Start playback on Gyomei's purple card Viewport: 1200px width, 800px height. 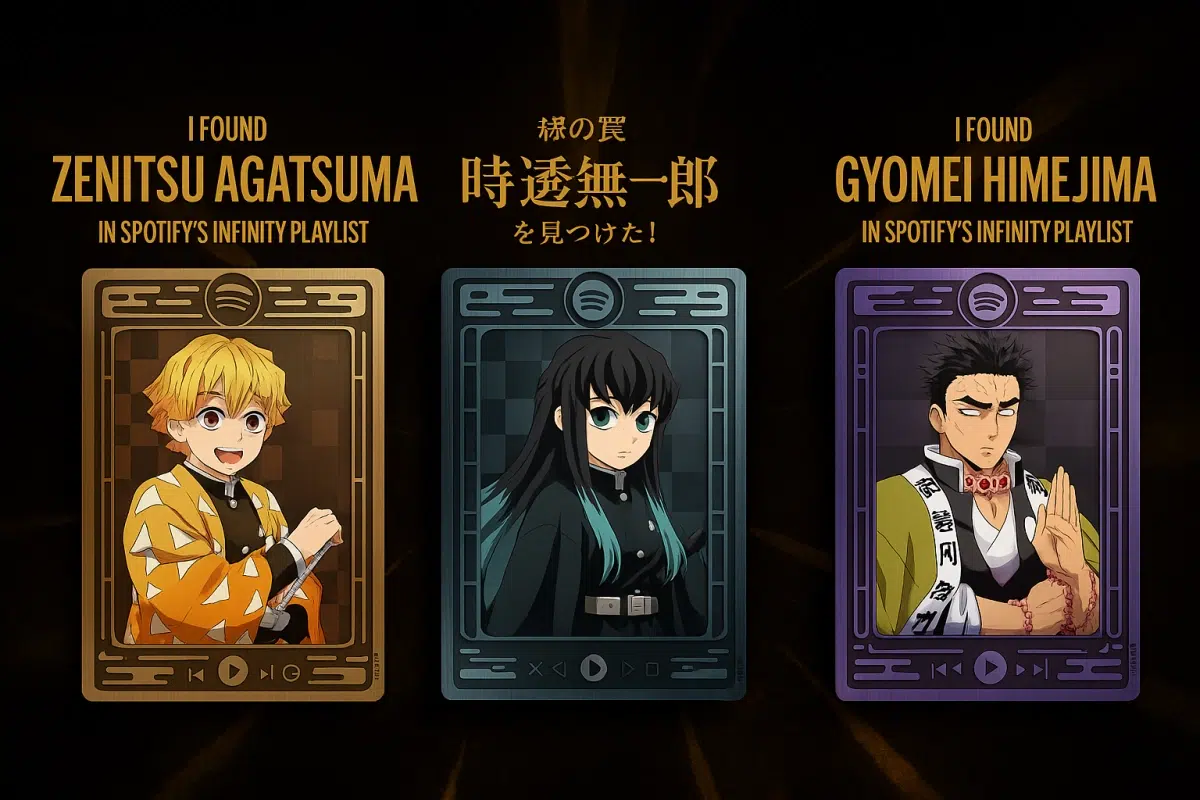tap(990, 666)
